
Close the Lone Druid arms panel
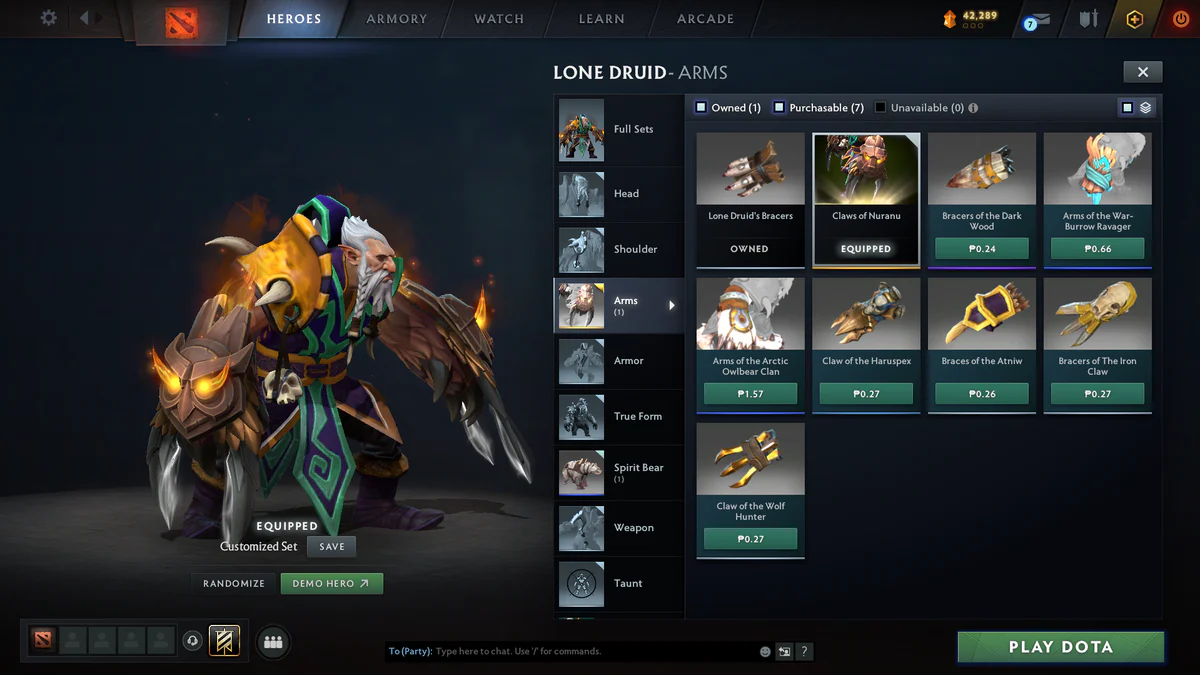(x=1142, y=71)
